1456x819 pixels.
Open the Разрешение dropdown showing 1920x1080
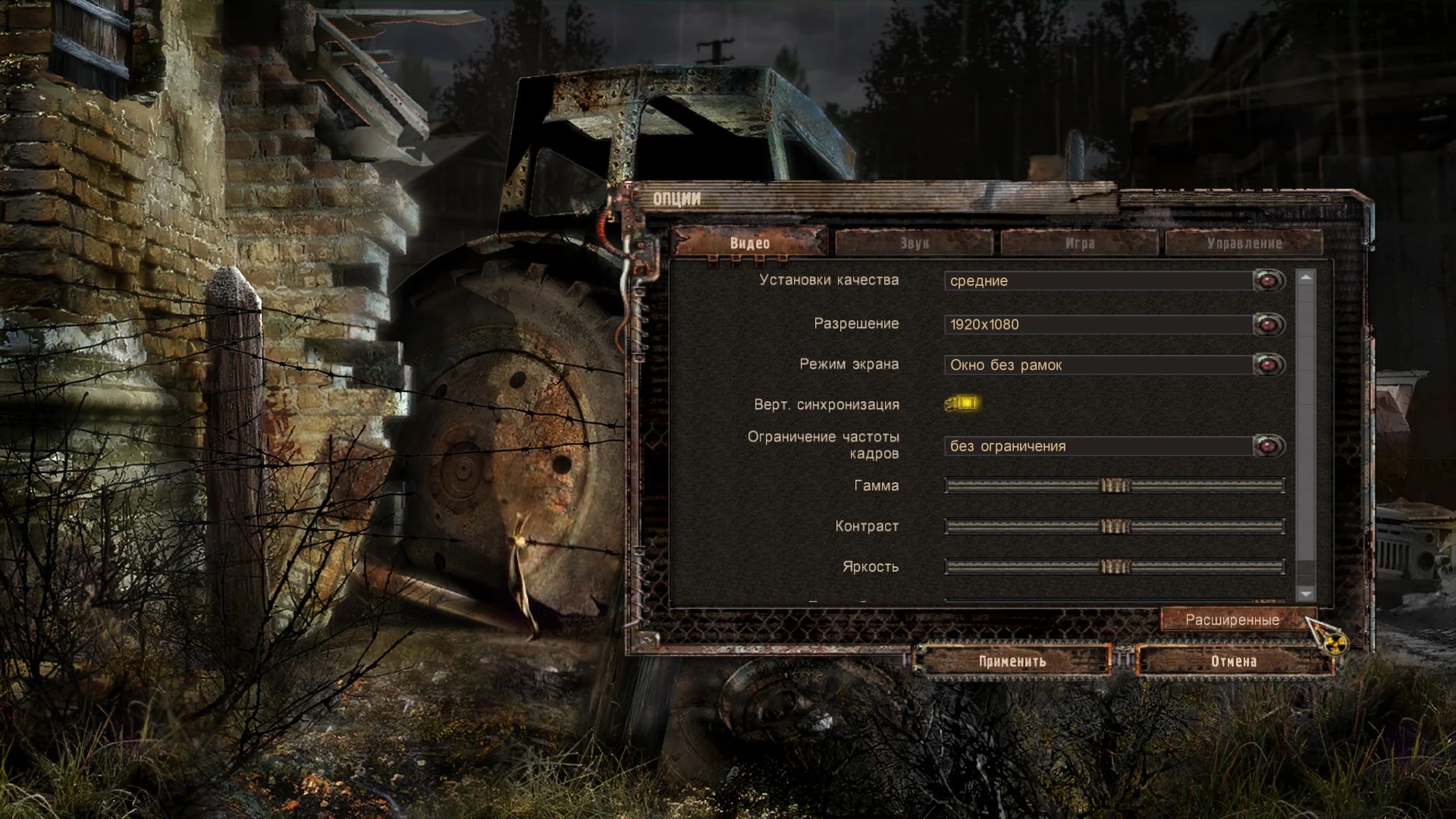tap(1092, 324)
